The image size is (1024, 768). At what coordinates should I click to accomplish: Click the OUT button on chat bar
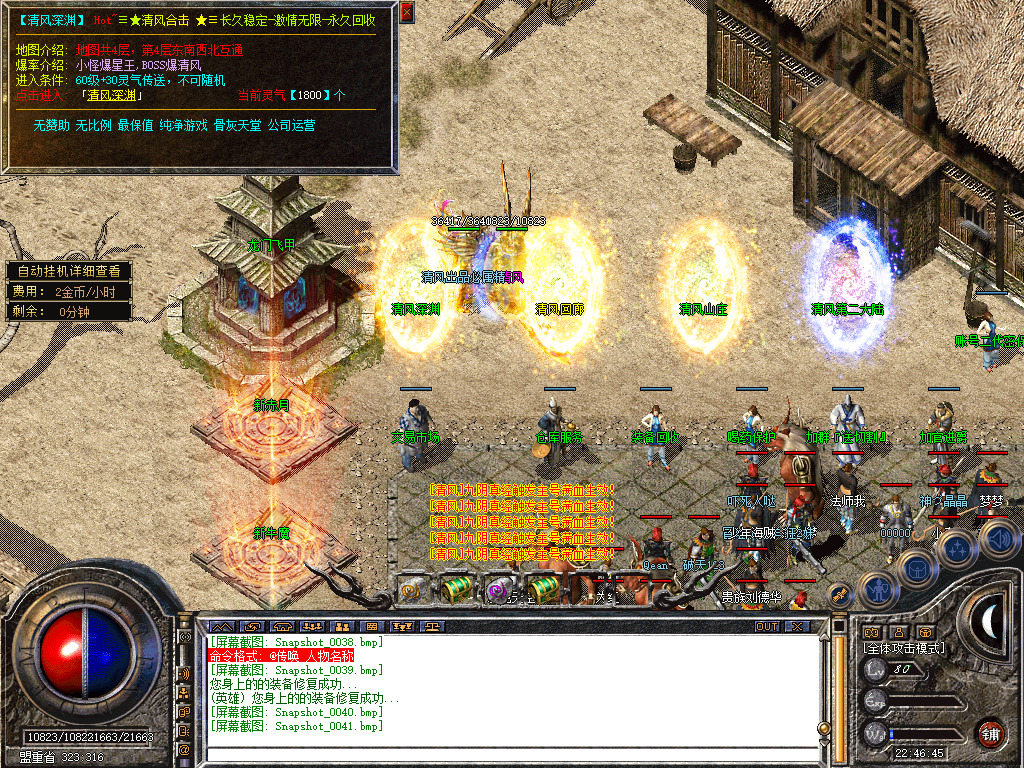767,626
